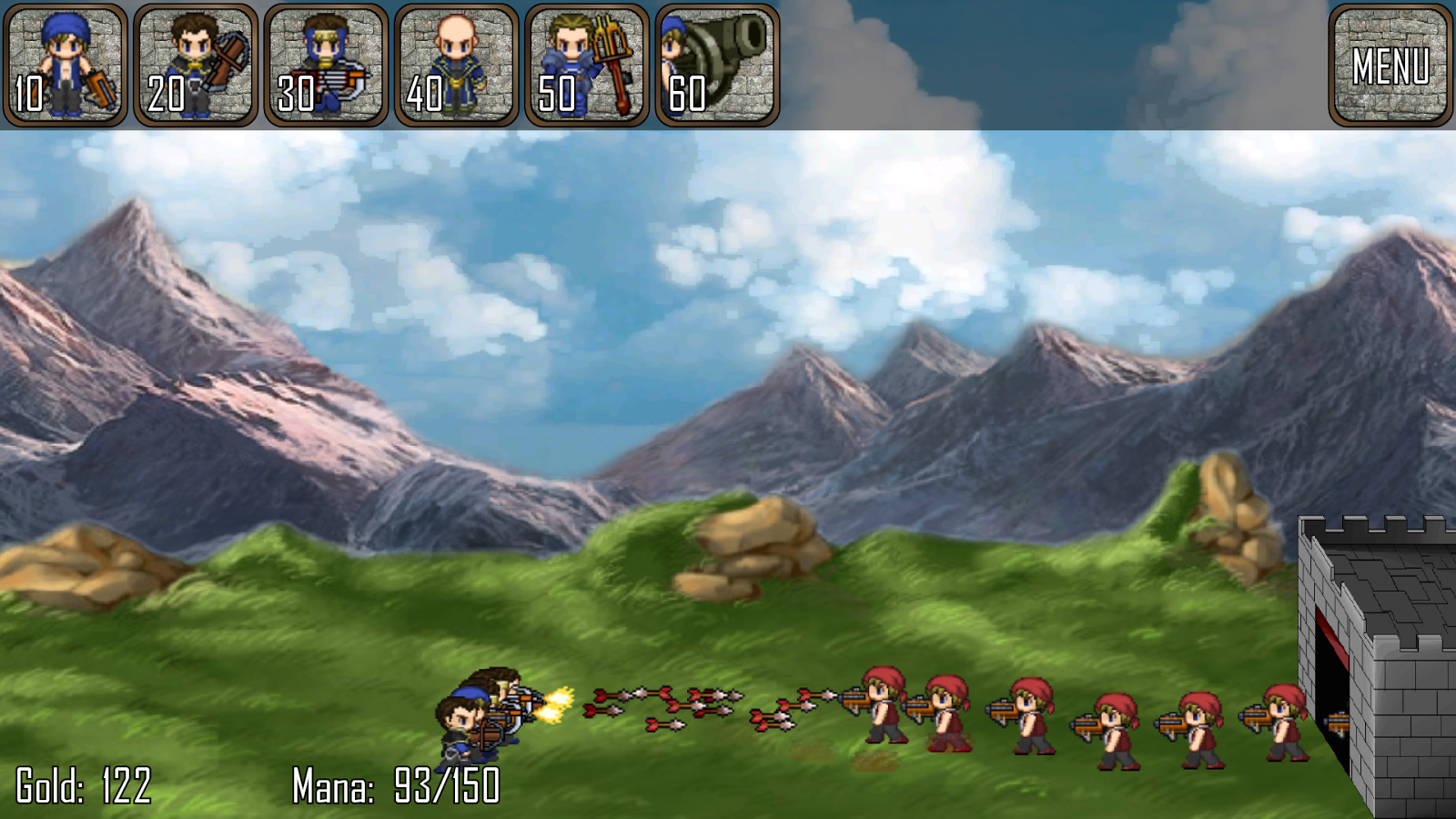Select the 40-gold bald monk unit

pos(456,66)
